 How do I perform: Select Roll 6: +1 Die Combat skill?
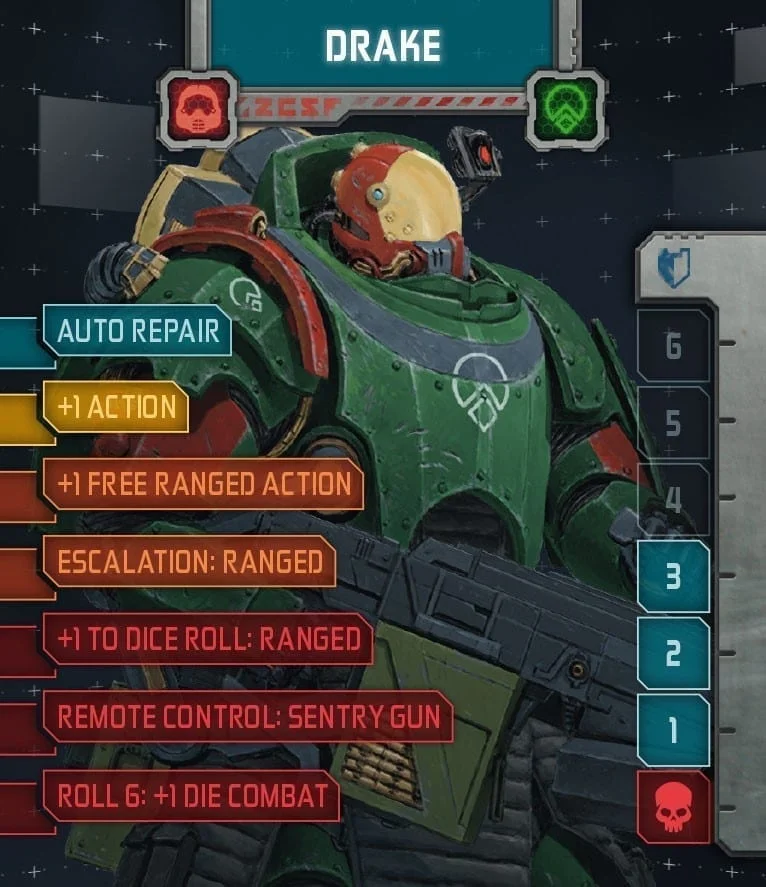pyautogui.click(x=192, y=795)
